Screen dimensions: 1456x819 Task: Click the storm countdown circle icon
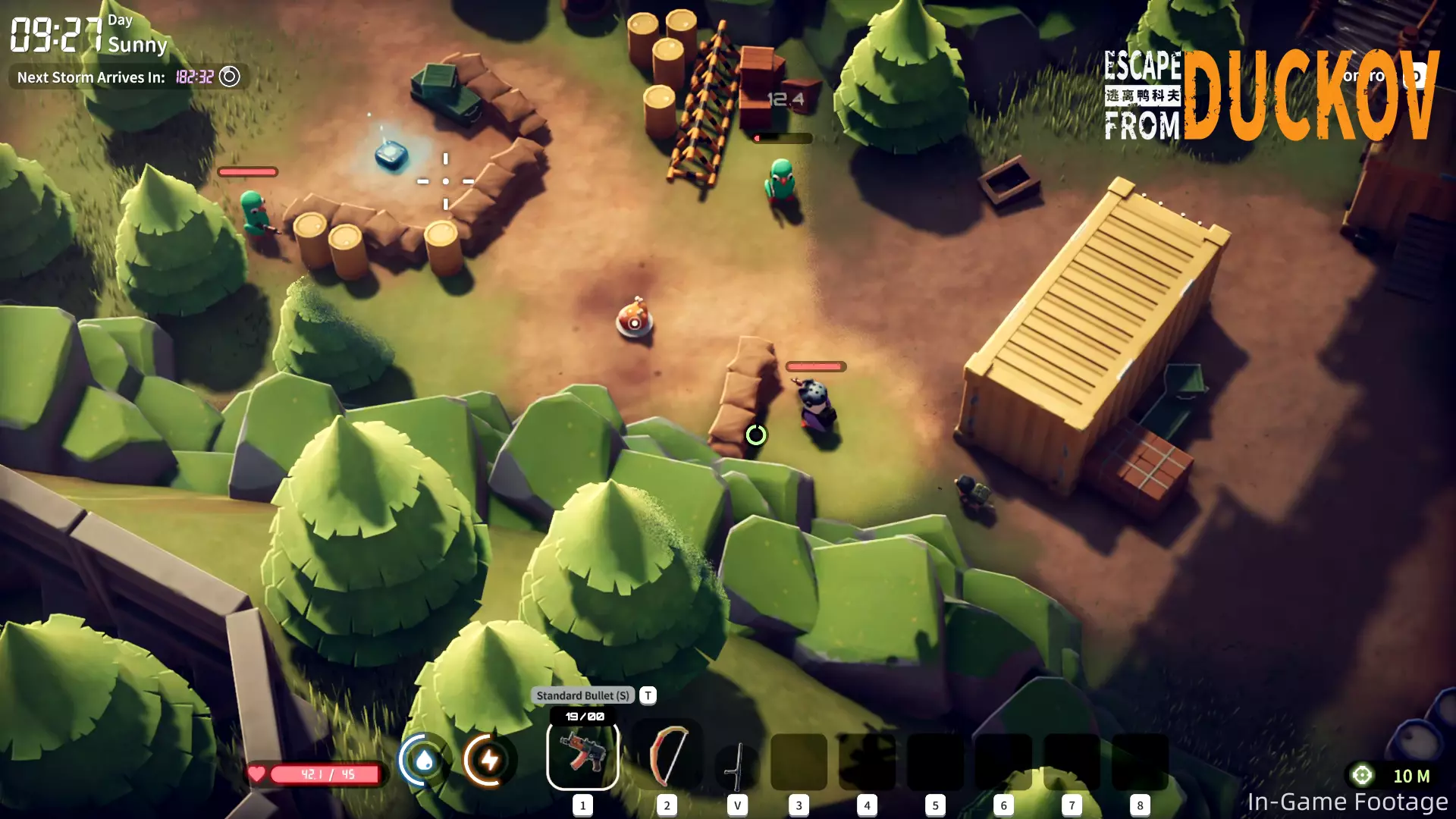pyautogui.click(x=229, y=77)
